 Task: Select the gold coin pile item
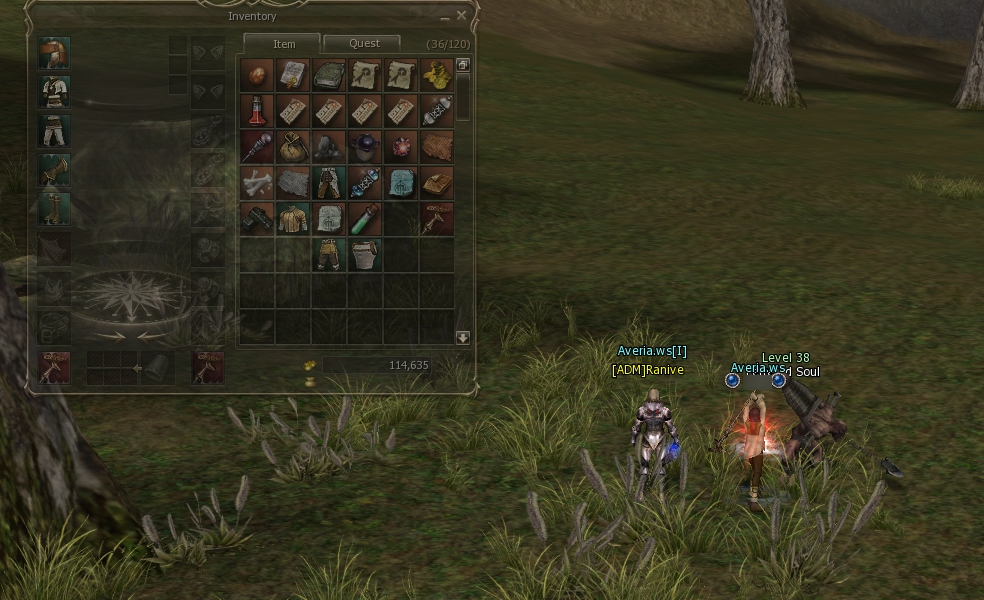tap(437, 74)
